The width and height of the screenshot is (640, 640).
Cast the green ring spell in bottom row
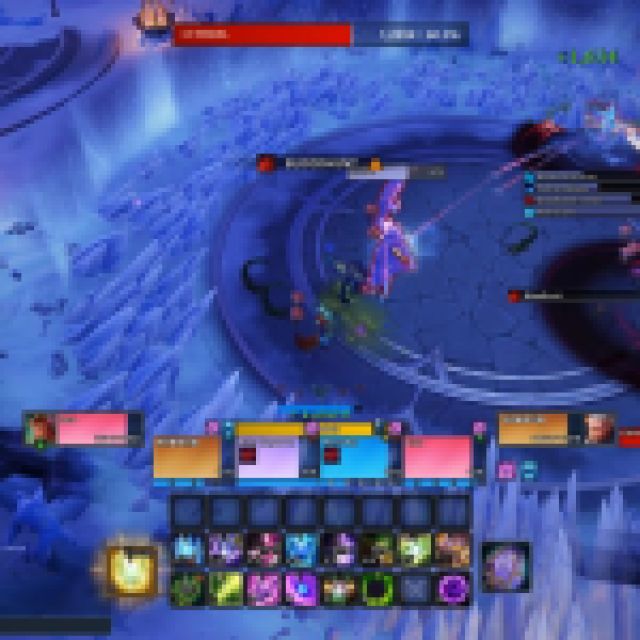(376, 587)
